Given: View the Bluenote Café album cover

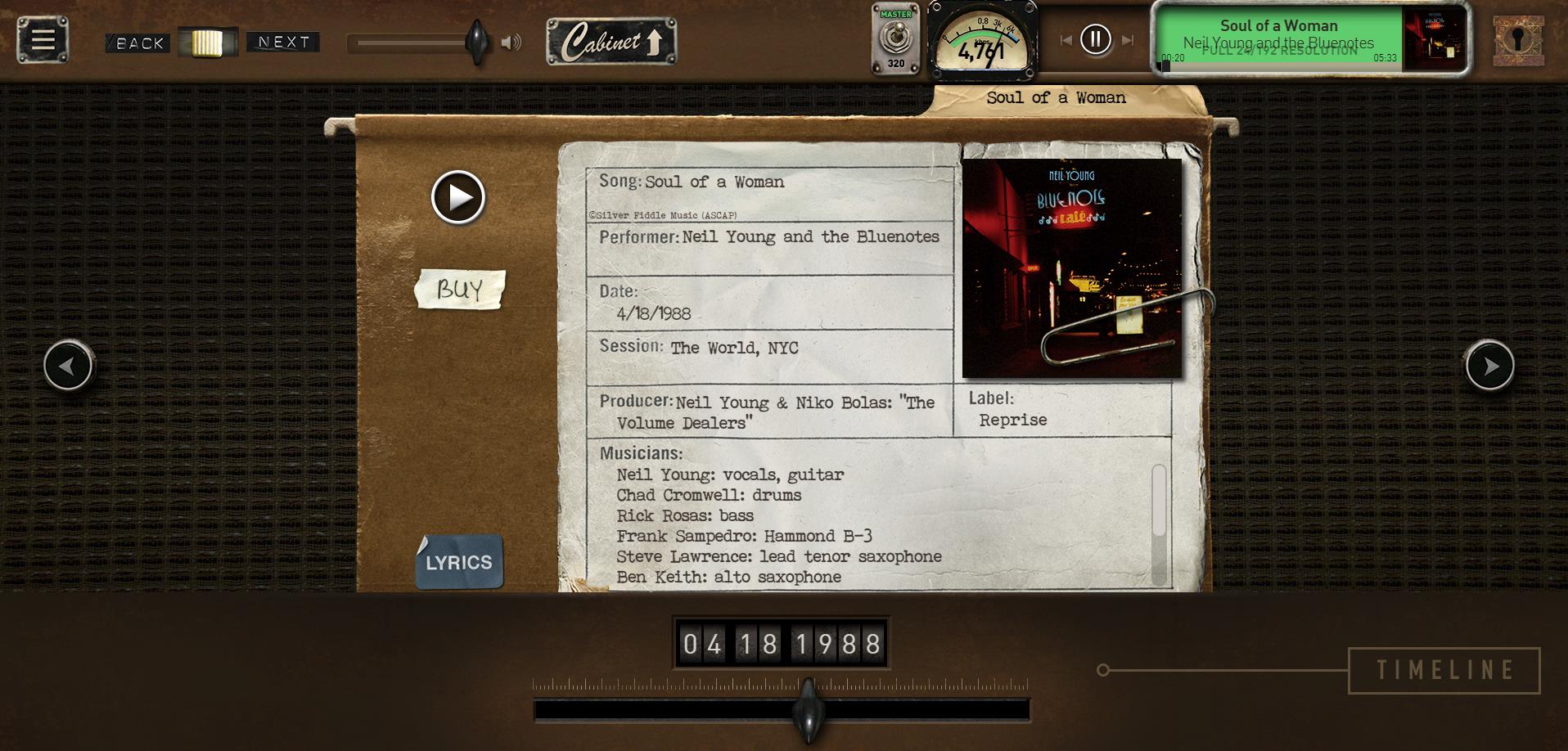Looking at the screenshot, I should point(1071,268).
